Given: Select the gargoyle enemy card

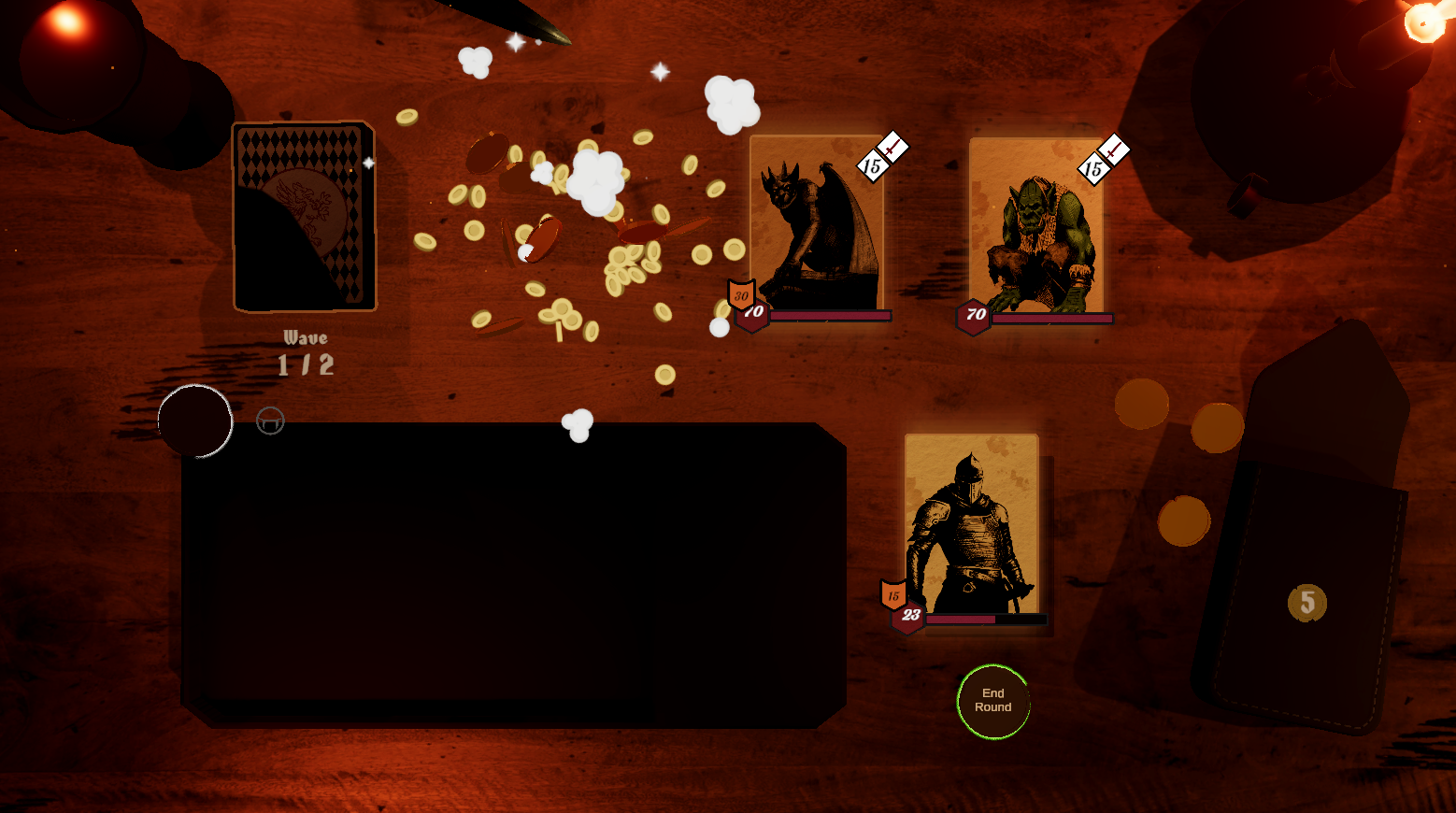Looking at the screenshot, I should [x=817, y=226].
